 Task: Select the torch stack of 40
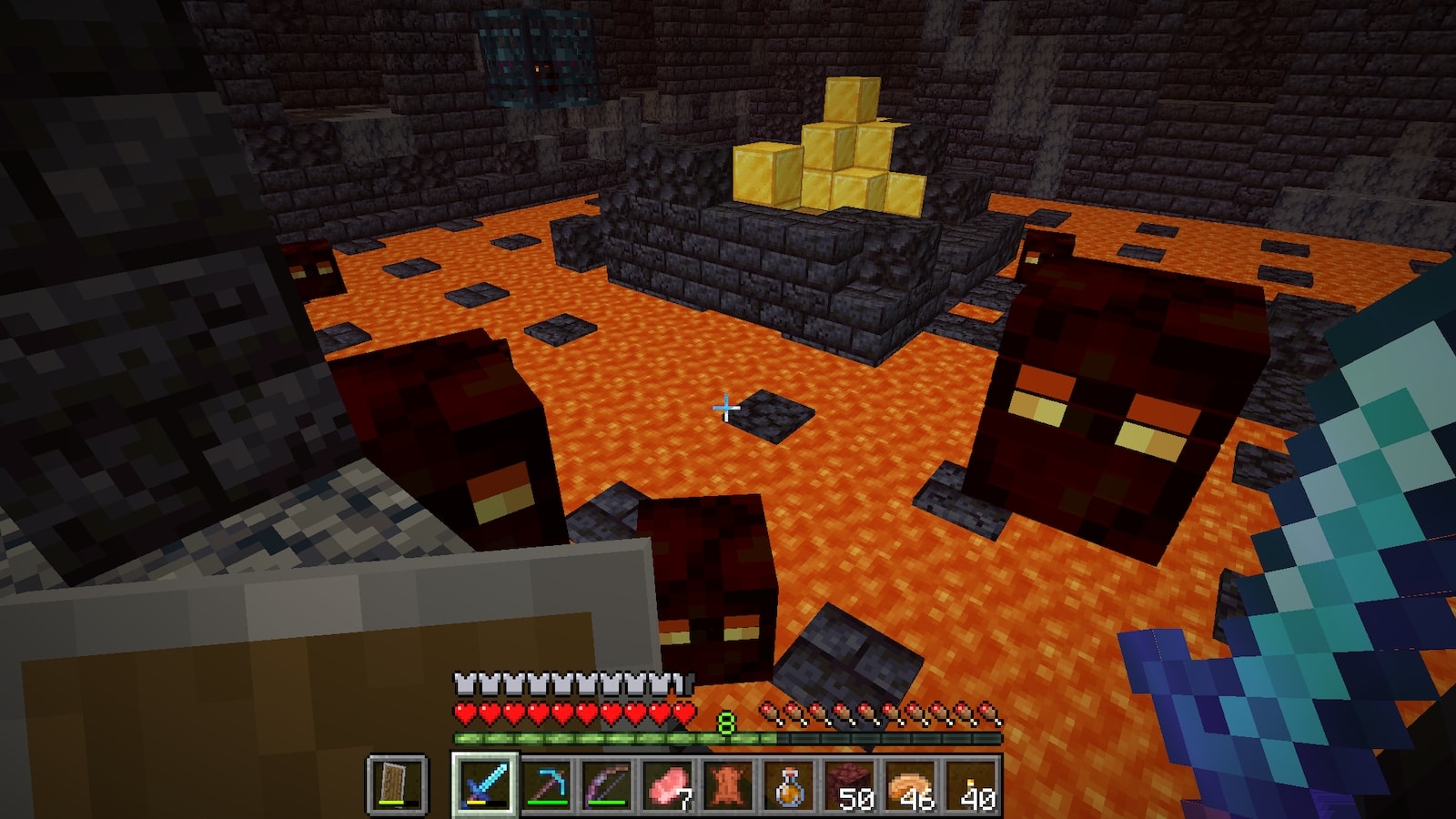coord(973,784)
